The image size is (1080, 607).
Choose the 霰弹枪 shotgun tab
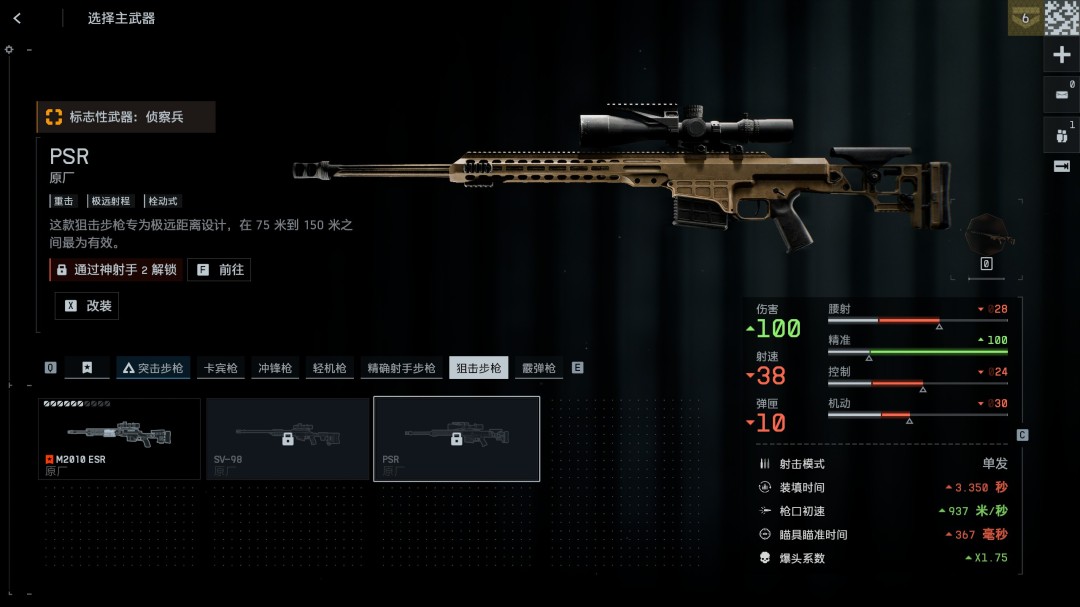539,368
